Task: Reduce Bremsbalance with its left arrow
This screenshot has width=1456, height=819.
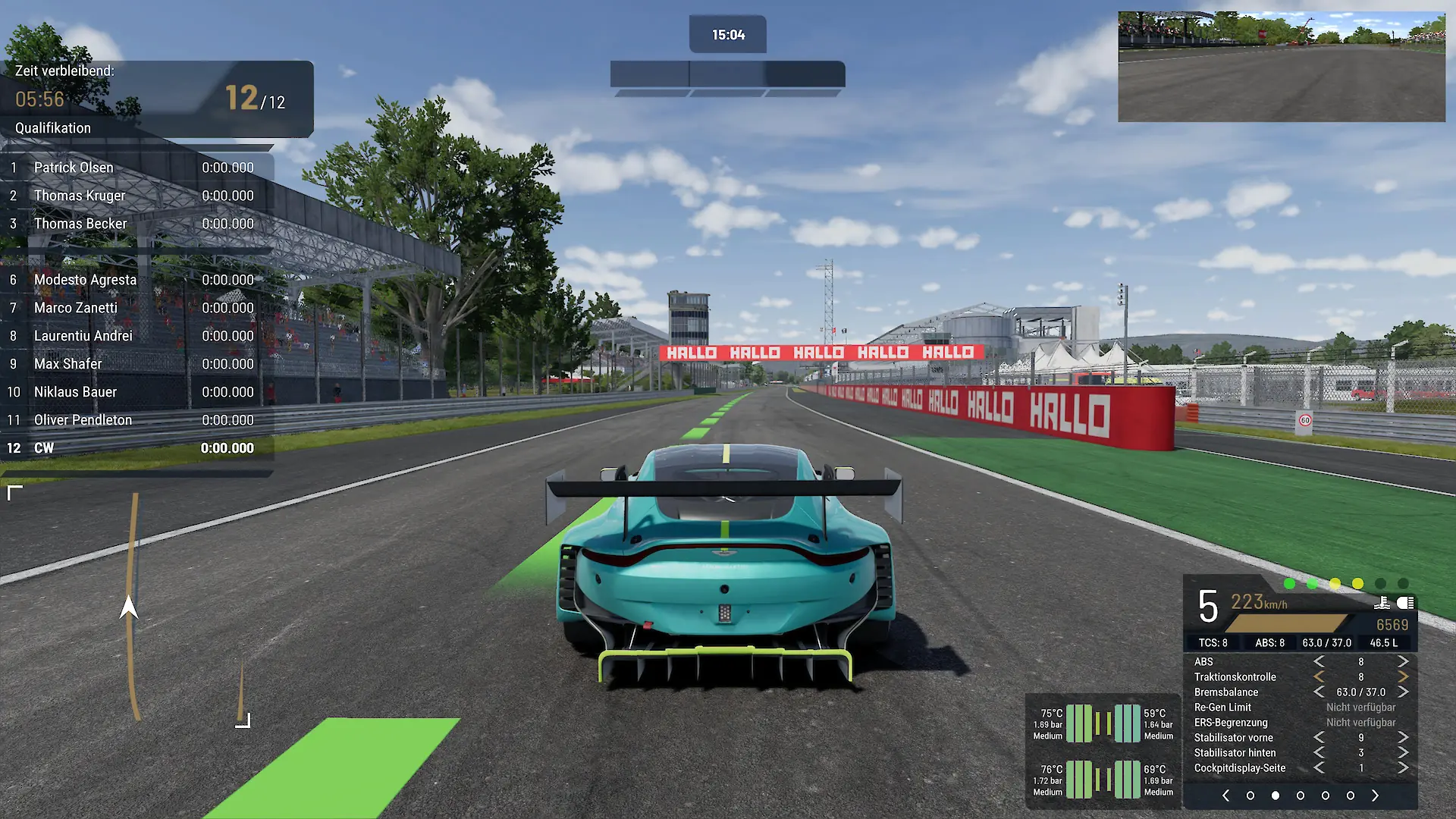Action: click(x=1319, y=692)
